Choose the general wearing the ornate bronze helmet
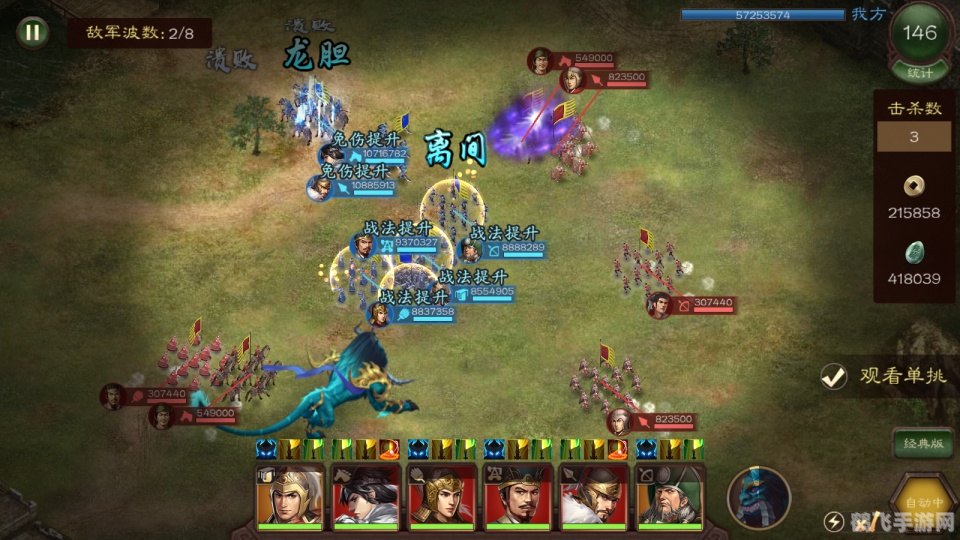Viewport: 960px width, 540px height. pyautogui.click(x=441, y=495)
